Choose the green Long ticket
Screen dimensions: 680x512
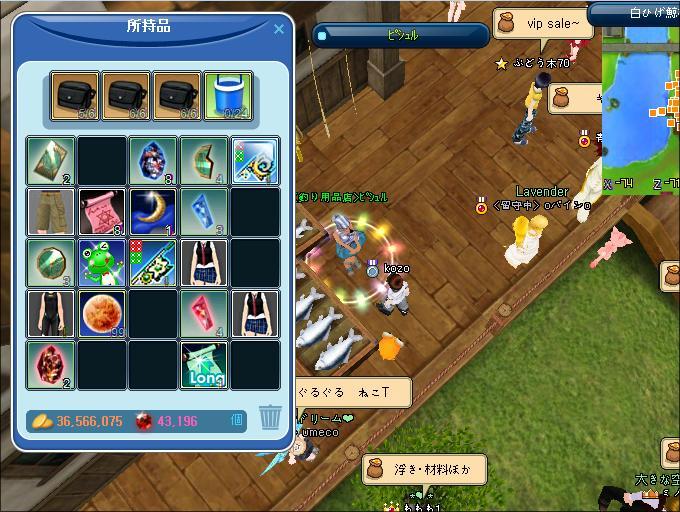tap(204, 366)
